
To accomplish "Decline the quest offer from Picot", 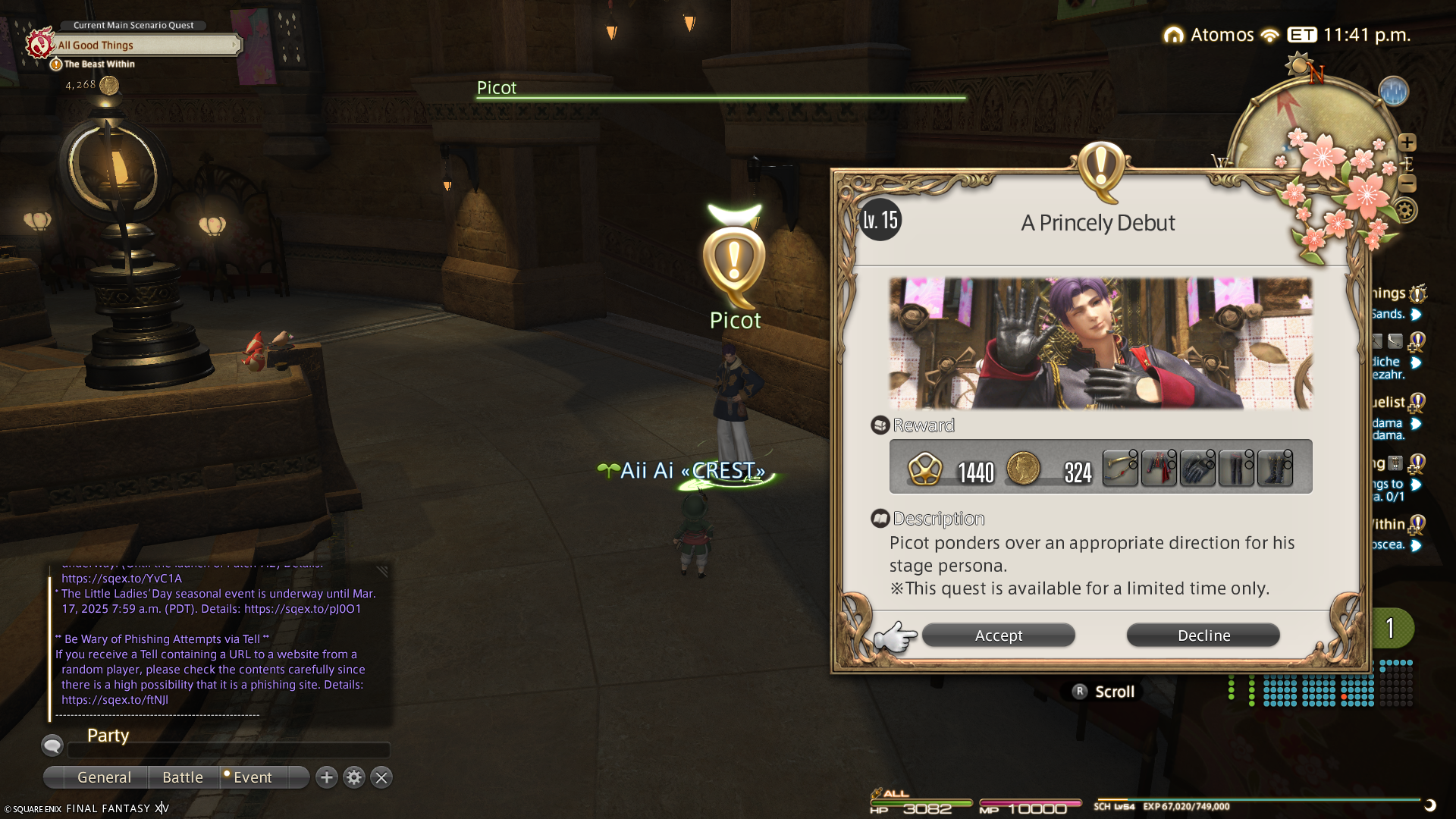I will [x=1203, y=635].
